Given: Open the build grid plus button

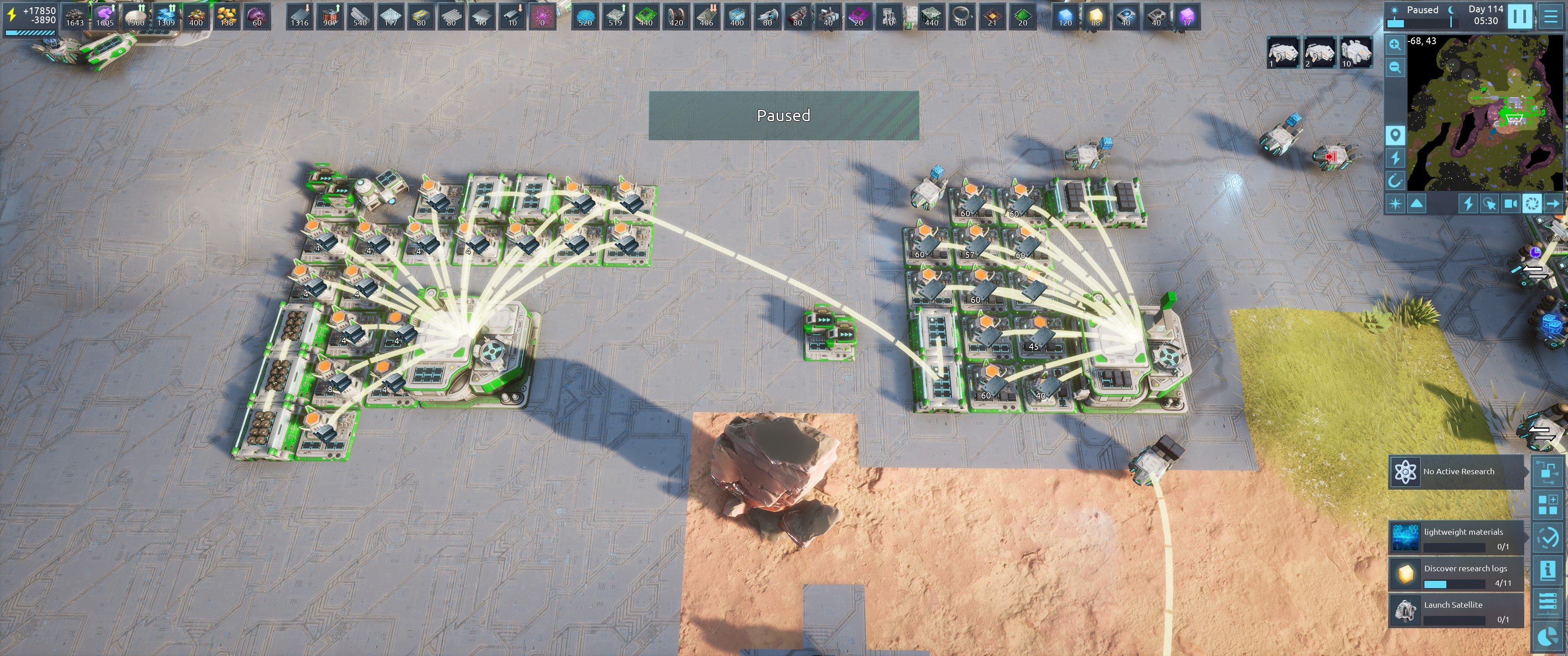Looking at the screenshot, I should click(1547, 504).
